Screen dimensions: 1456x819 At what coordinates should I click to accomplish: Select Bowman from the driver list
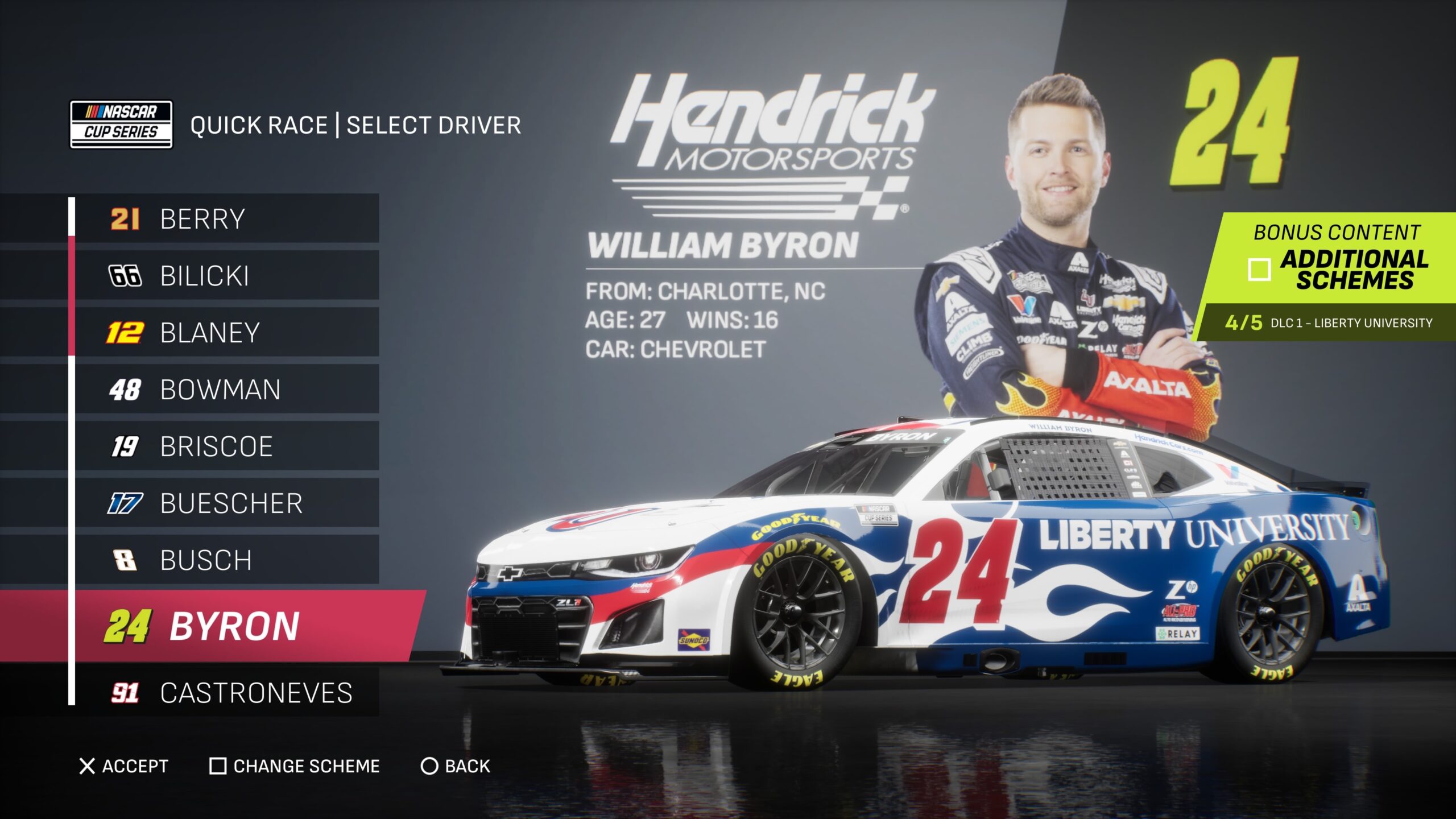227,390
